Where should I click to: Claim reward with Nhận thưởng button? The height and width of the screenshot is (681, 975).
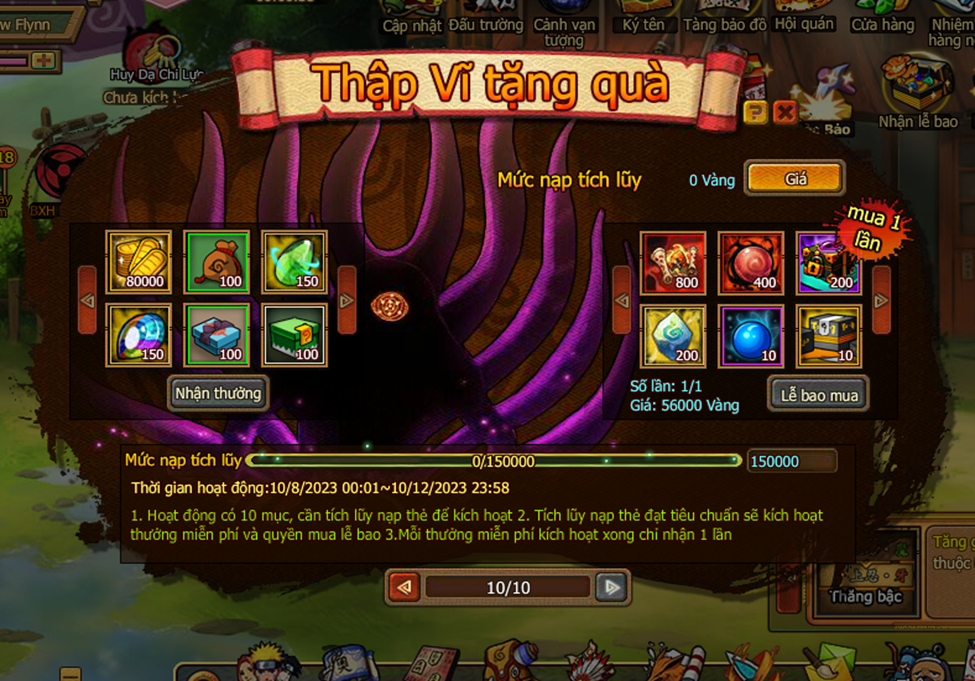(x=217, y=393)
